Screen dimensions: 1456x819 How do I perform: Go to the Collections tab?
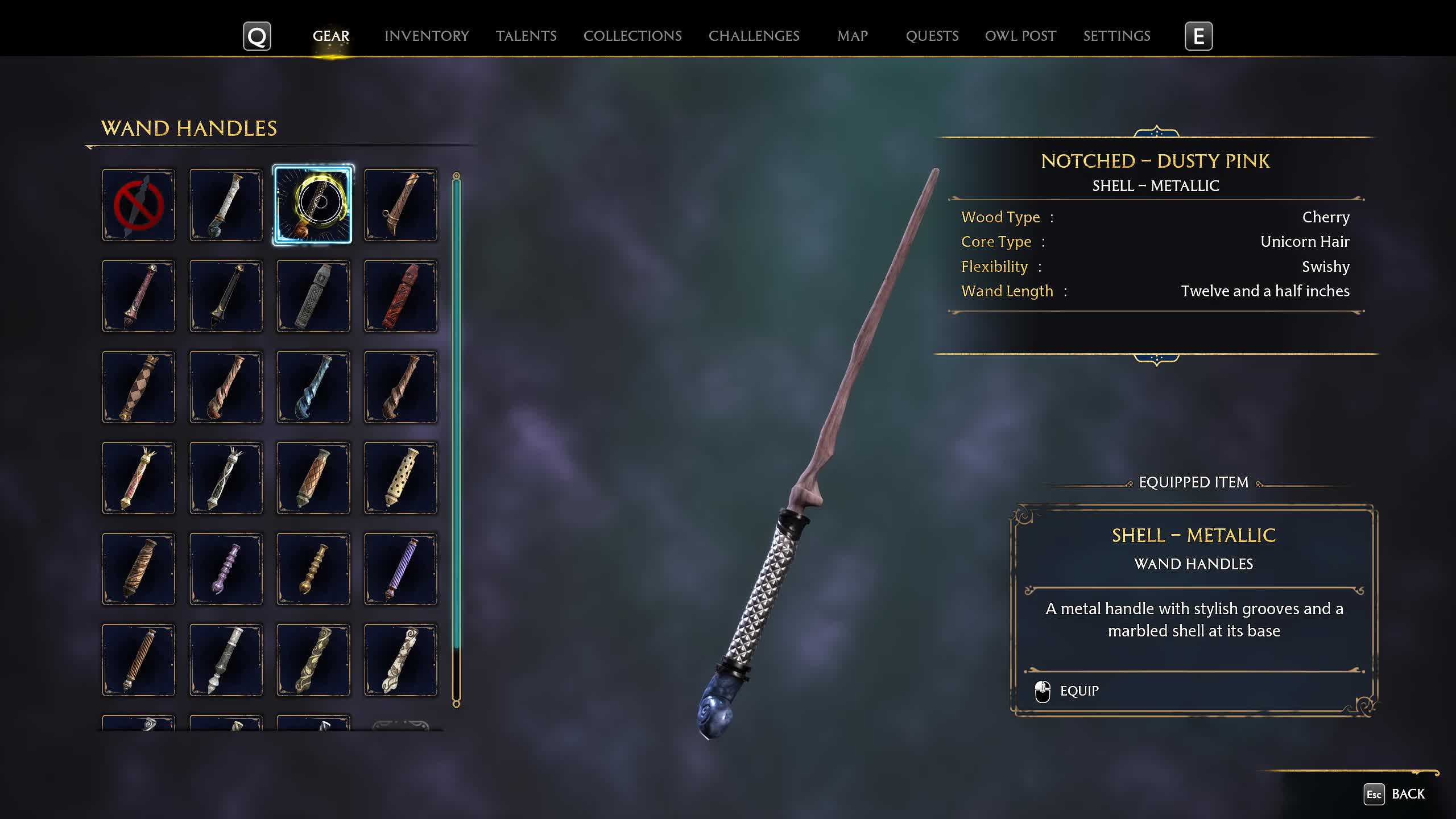(632, 36)
